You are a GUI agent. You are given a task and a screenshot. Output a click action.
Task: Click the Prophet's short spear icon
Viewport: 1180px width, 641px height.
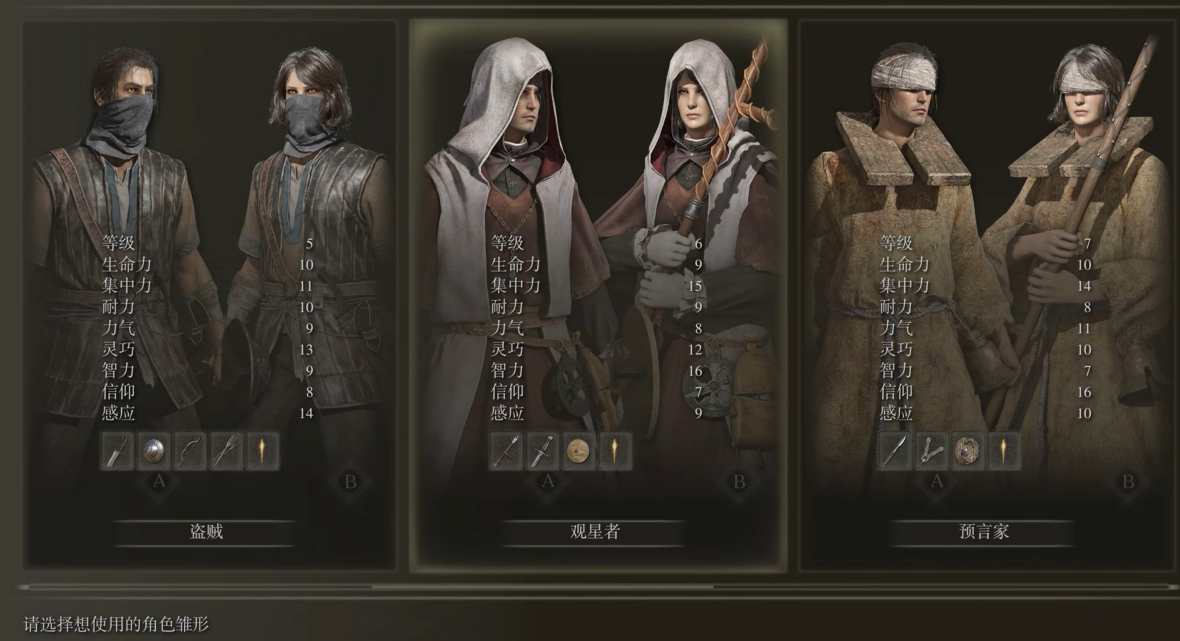click(895, 451)
